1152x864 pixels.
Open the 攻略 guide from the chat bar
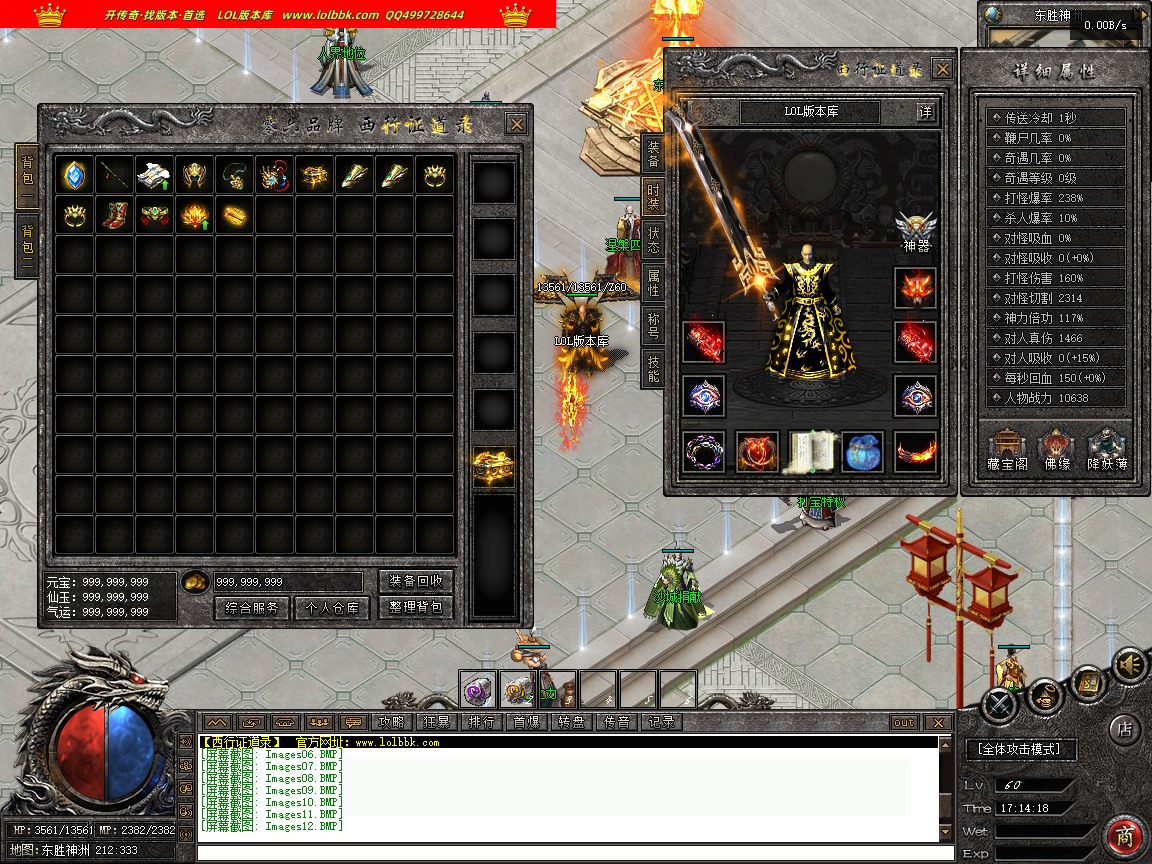(x=390, y=722)
